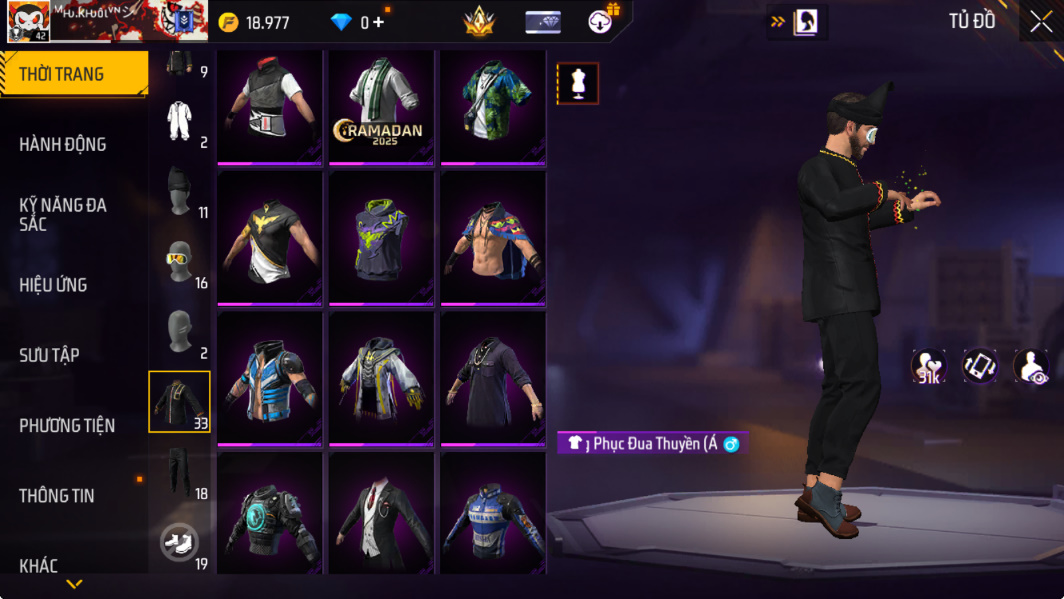The image size is (1064, 599).
Task: Open the yellow-goggle mask subcategory
Action: (180, 262)
